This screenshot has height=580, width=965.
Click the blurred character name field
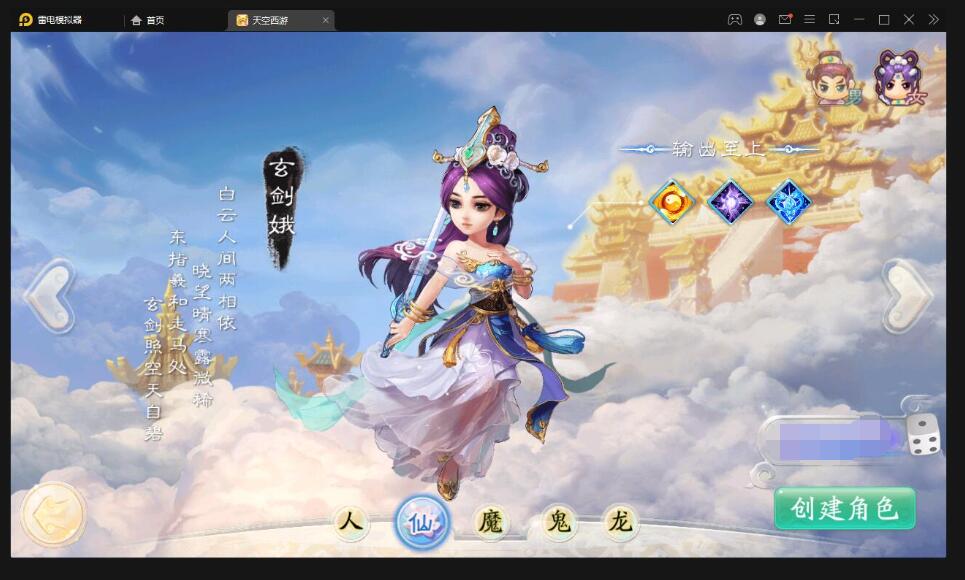pyautogui.click(x=830, y=438)
